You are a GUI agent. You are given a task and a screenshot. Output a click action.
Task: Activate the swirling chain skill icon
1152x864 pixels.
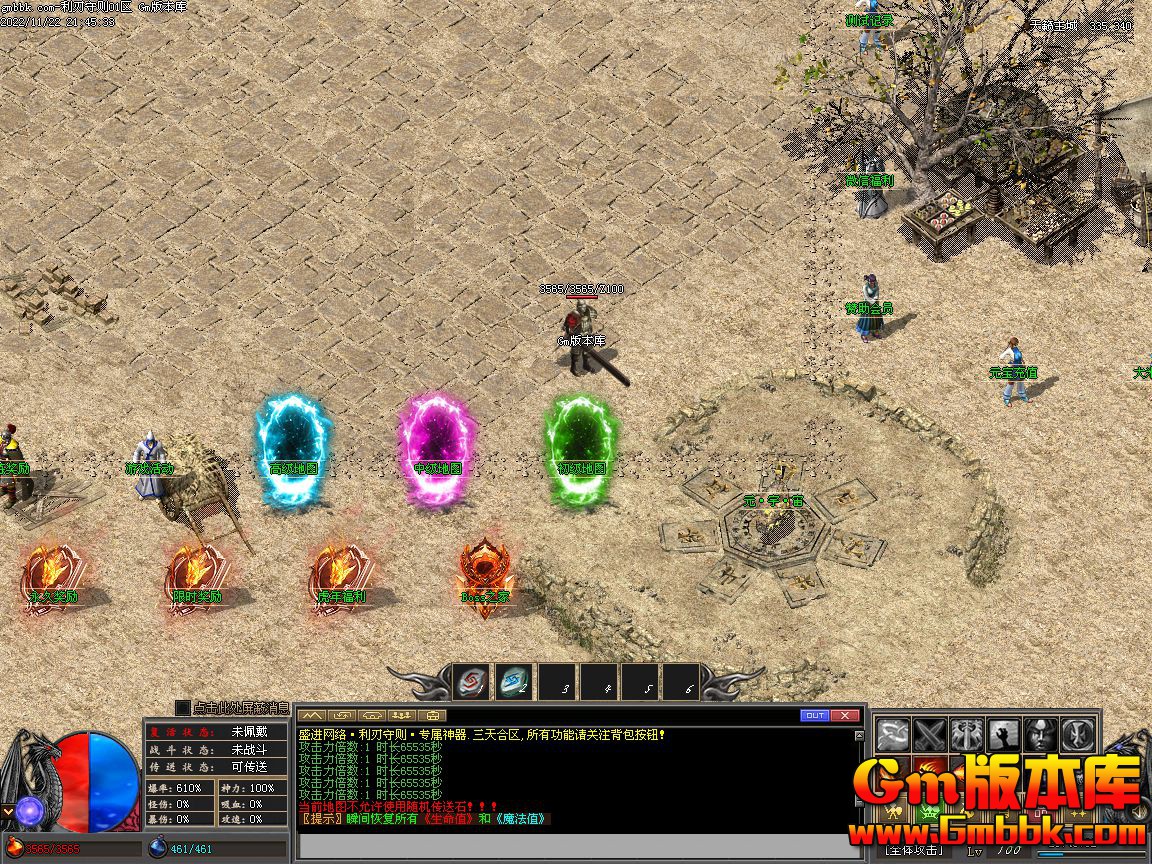(894, 736)
